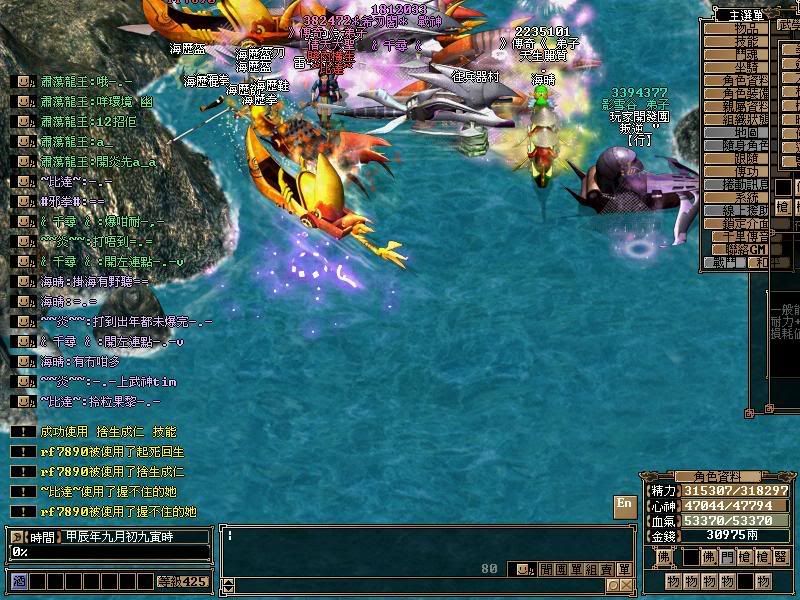Image resolution: width=800 pixels, height=600 pixels.
Task: Choose the 跟隨 follow menu entry
Action: click(744, 158)
